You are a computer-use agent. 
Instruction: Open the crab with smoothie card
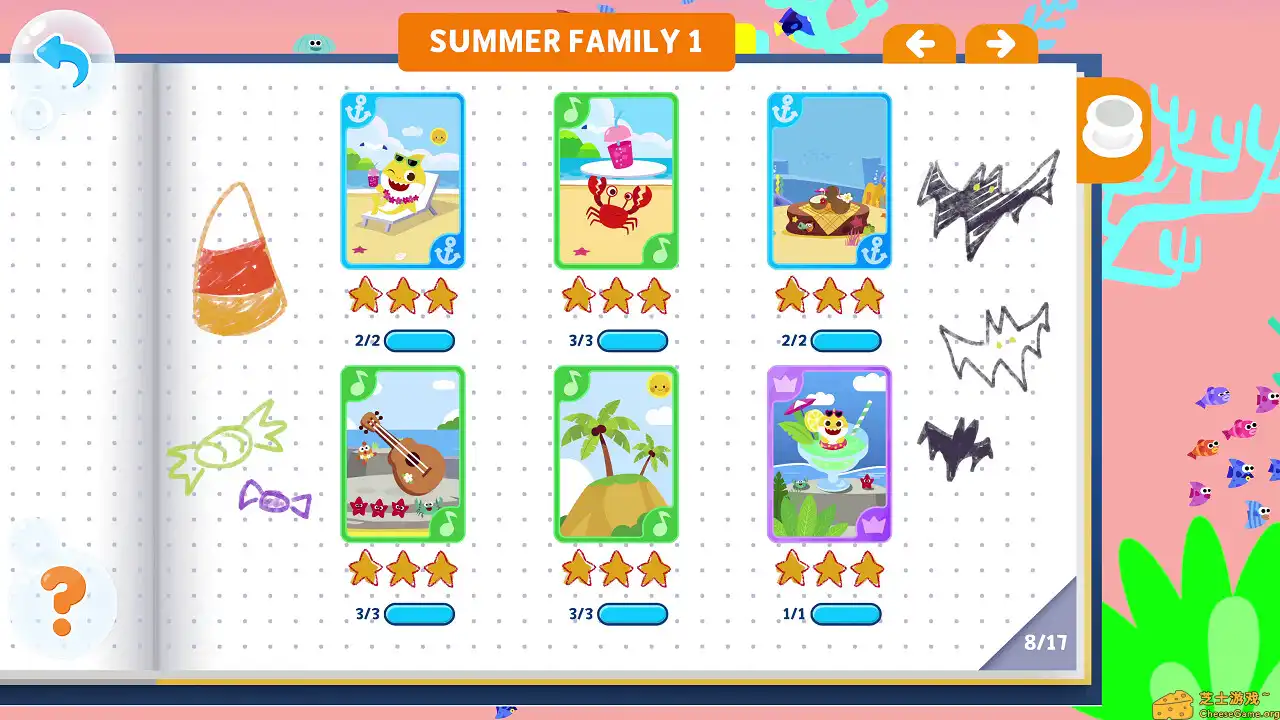click(x=616, y=180)
